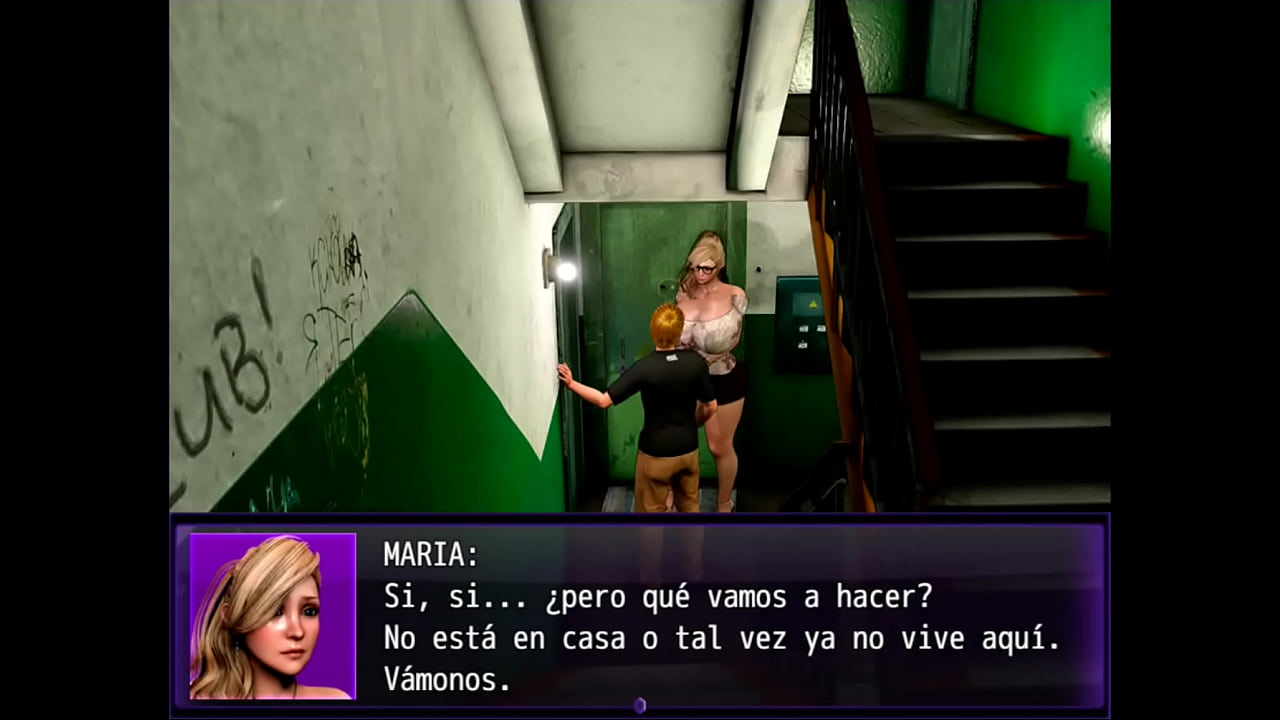
Task: Click the yellow warning triangle on the panel
Action: coord(813,304)
